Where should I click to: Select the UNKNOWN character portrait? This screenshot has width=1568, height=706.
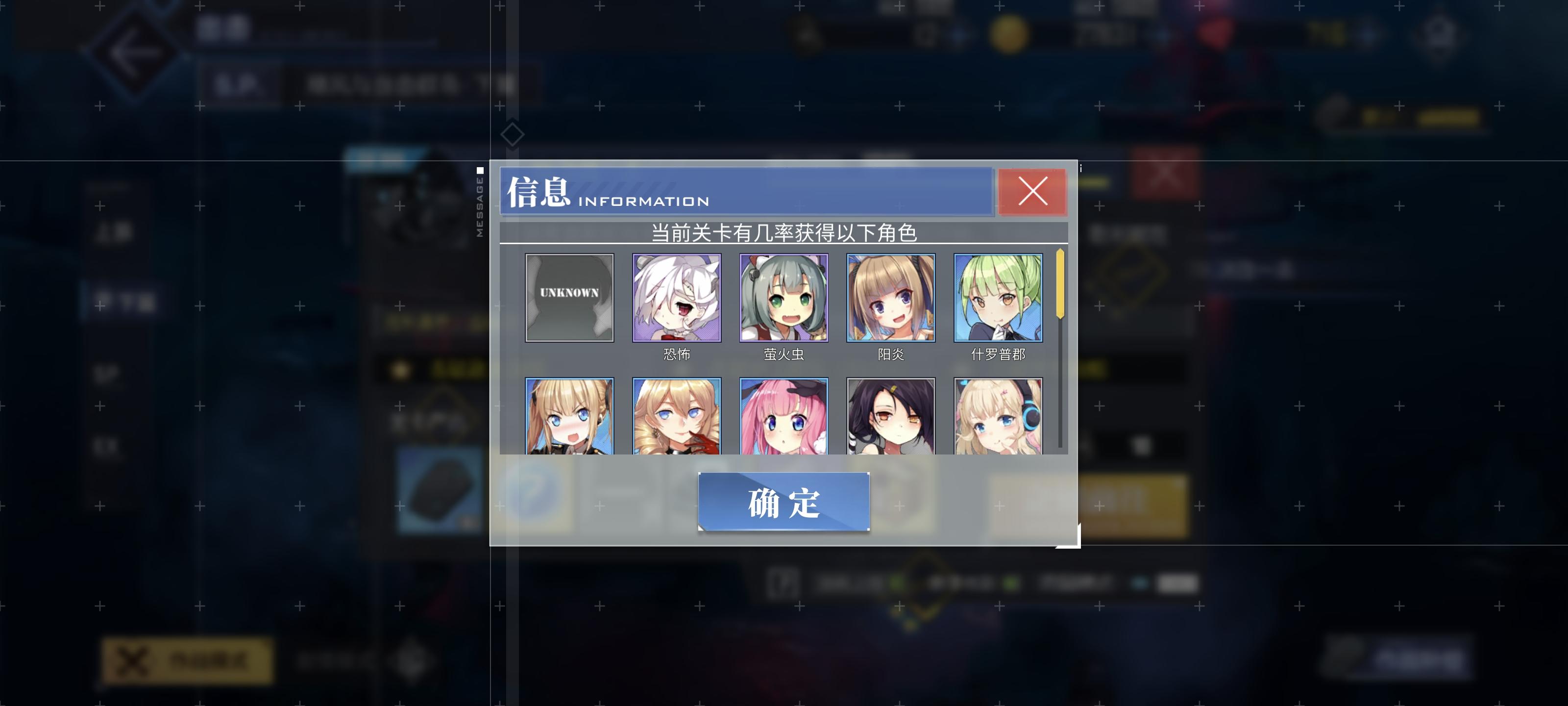point(569,298)
